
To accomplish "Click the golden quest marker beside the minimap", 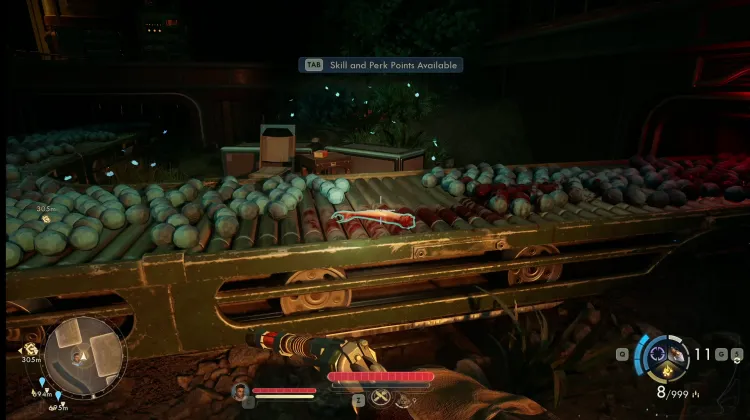I will [x=31, y=349].
